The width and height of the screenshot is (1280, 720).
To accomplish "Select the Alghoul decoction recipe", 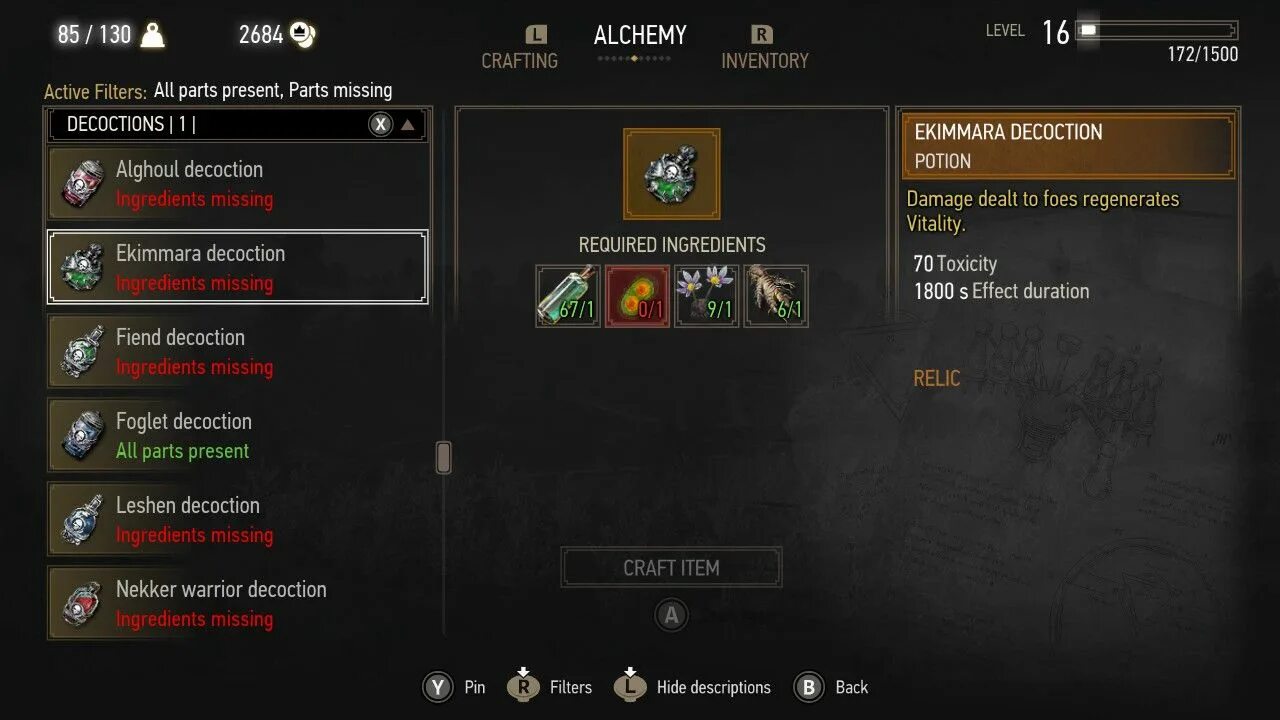I will 238,184.
